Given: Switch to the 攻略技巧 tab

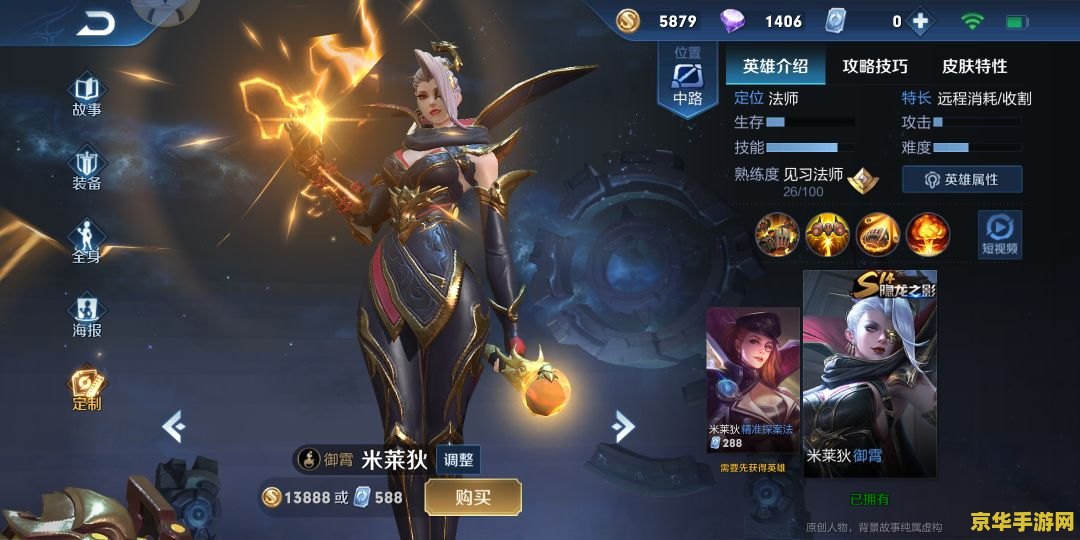Looking at the screenshot, I should click(x=875, y=67).
